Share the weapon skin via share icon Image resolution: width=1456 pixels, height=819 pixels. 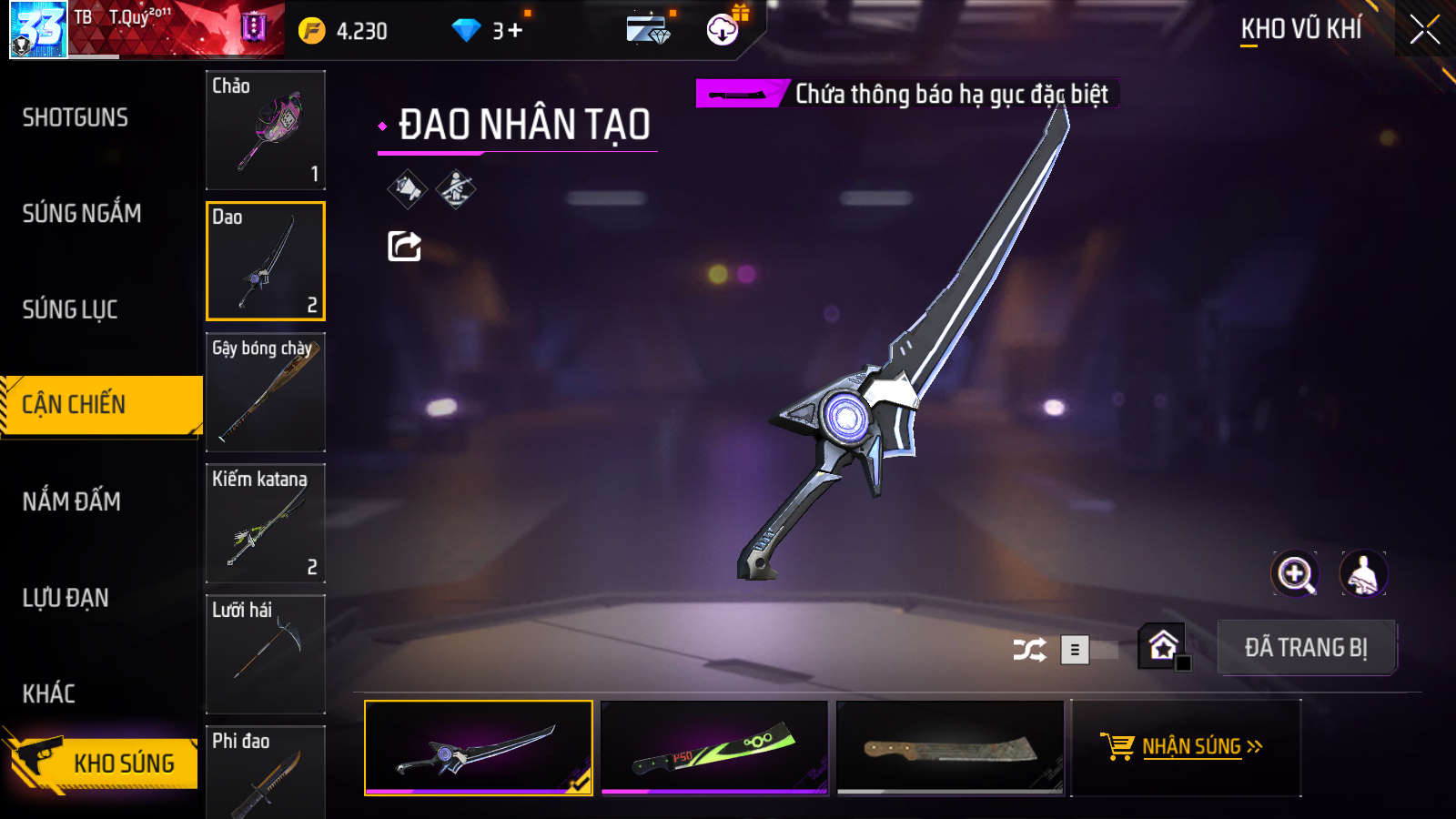tap(405, 246)
